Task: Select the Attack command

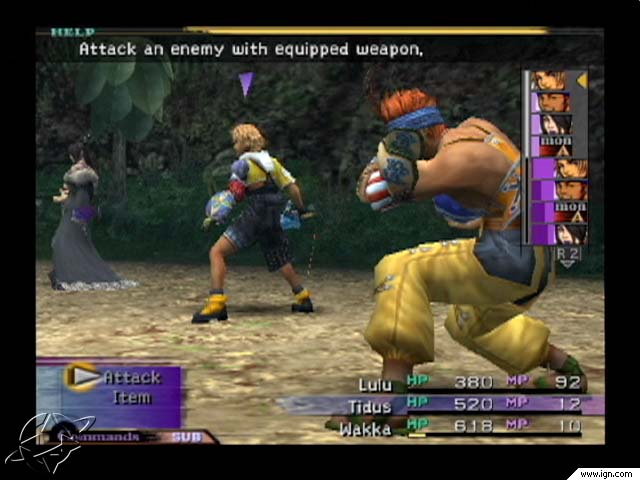Action: coord(132,377)
